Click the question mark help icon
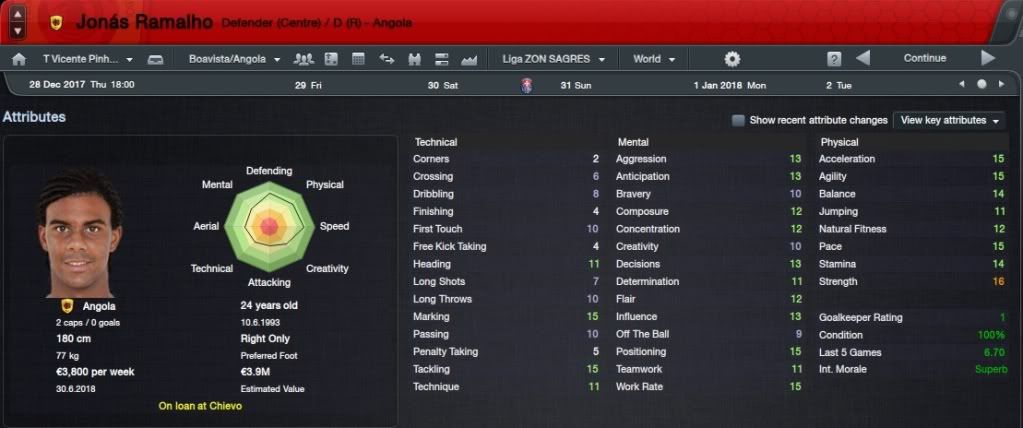Screen dimensions: 1023x428 (x=834, y=59)
